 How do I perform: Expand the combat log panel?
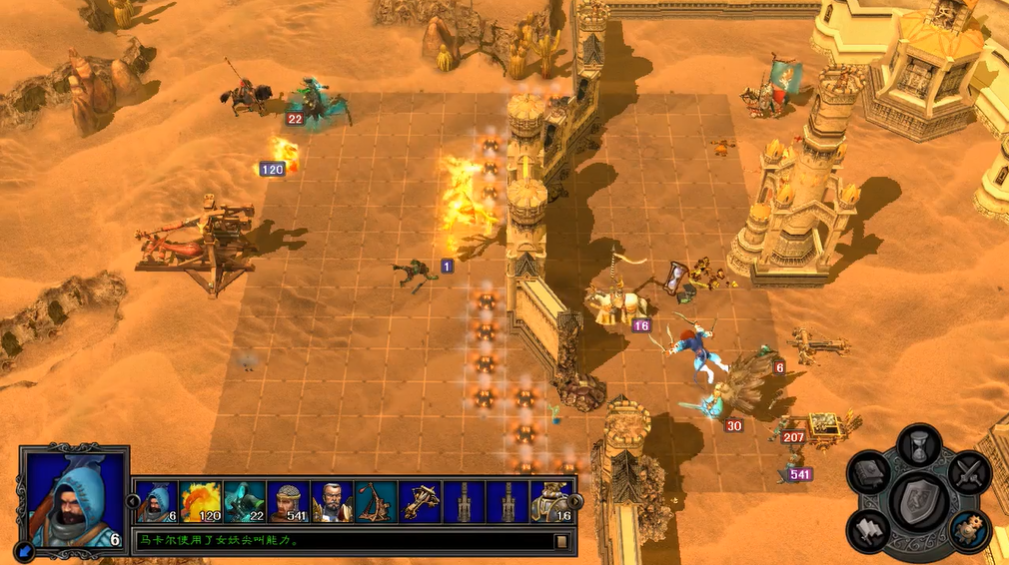click(561, 541)
